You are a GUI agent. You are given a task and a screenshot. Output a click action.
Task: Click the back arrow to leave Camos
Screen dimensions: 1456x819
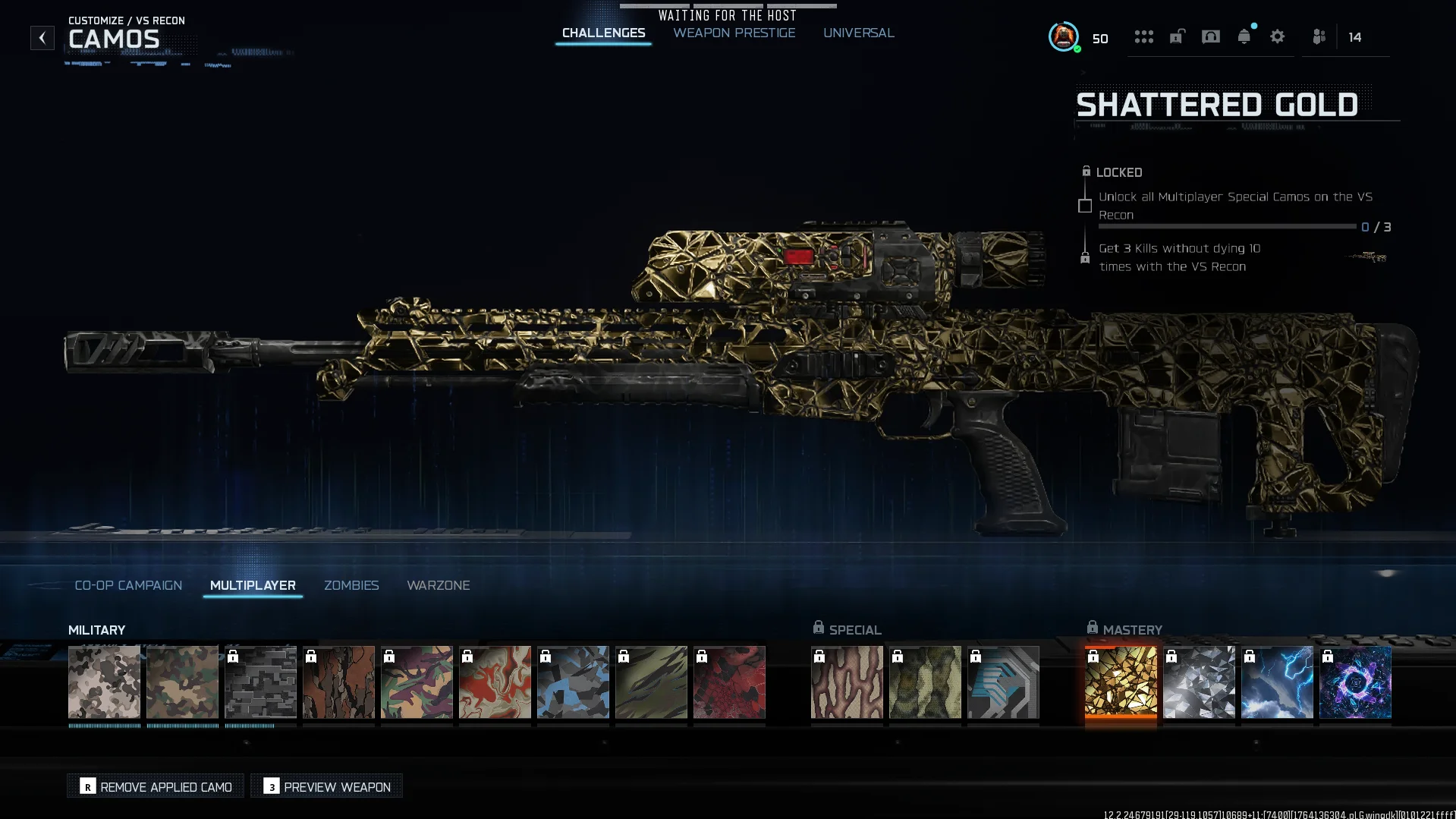42,37
